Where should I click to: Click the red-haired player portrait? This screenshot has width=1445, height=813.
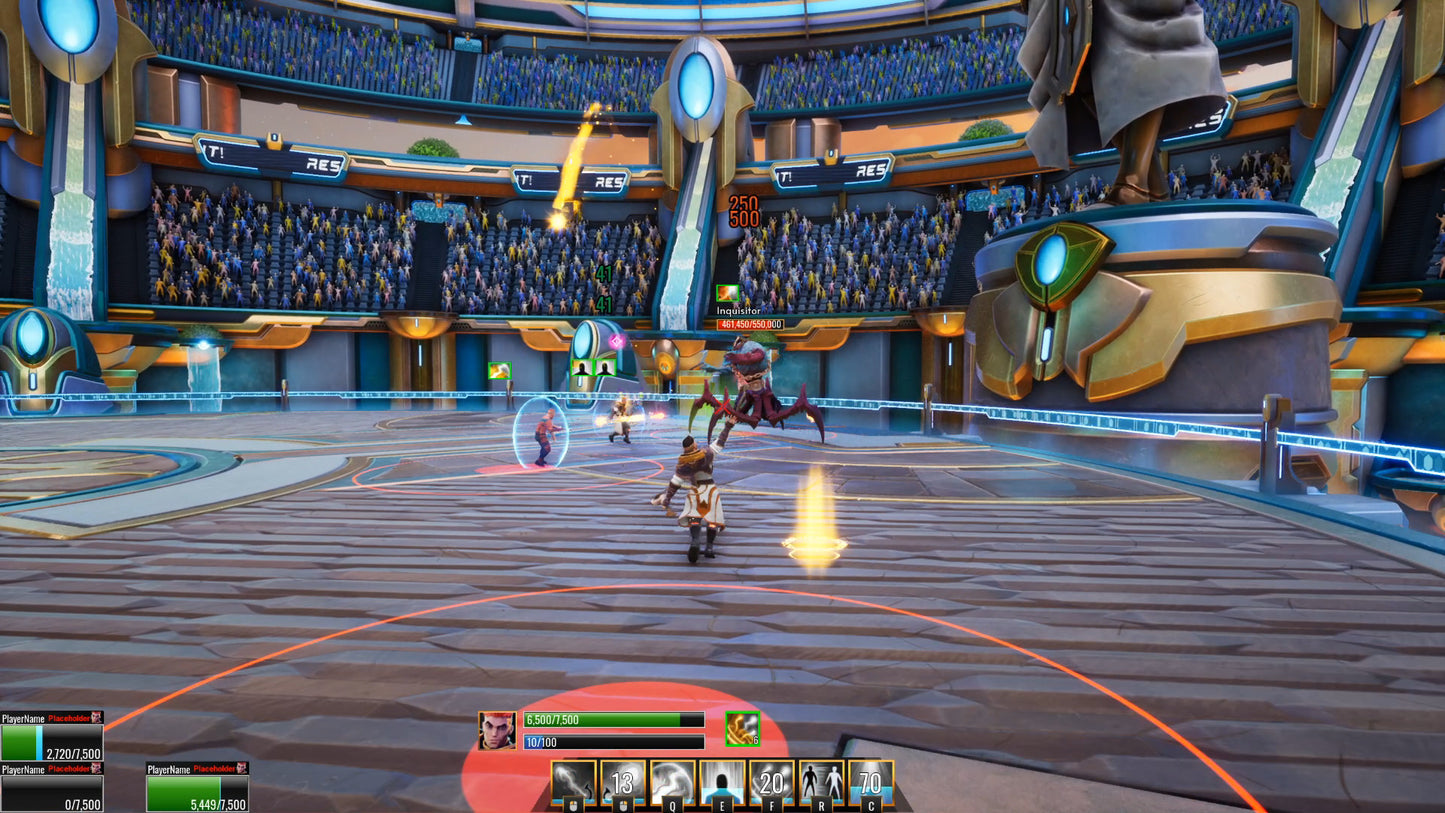pos(497,730)
